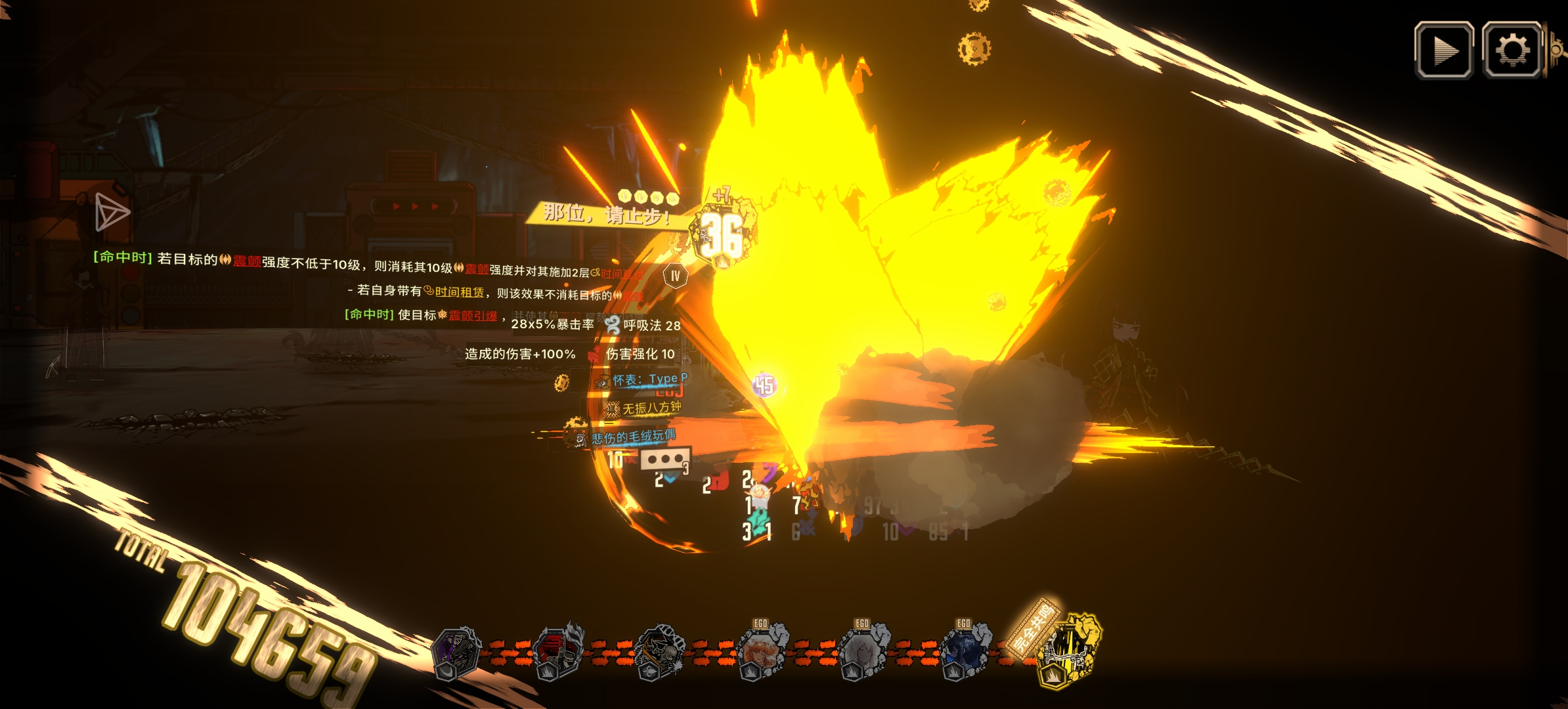Show the 无振八方钟 status tag
Screen dimensions: 1568x709
pos(650,408)
